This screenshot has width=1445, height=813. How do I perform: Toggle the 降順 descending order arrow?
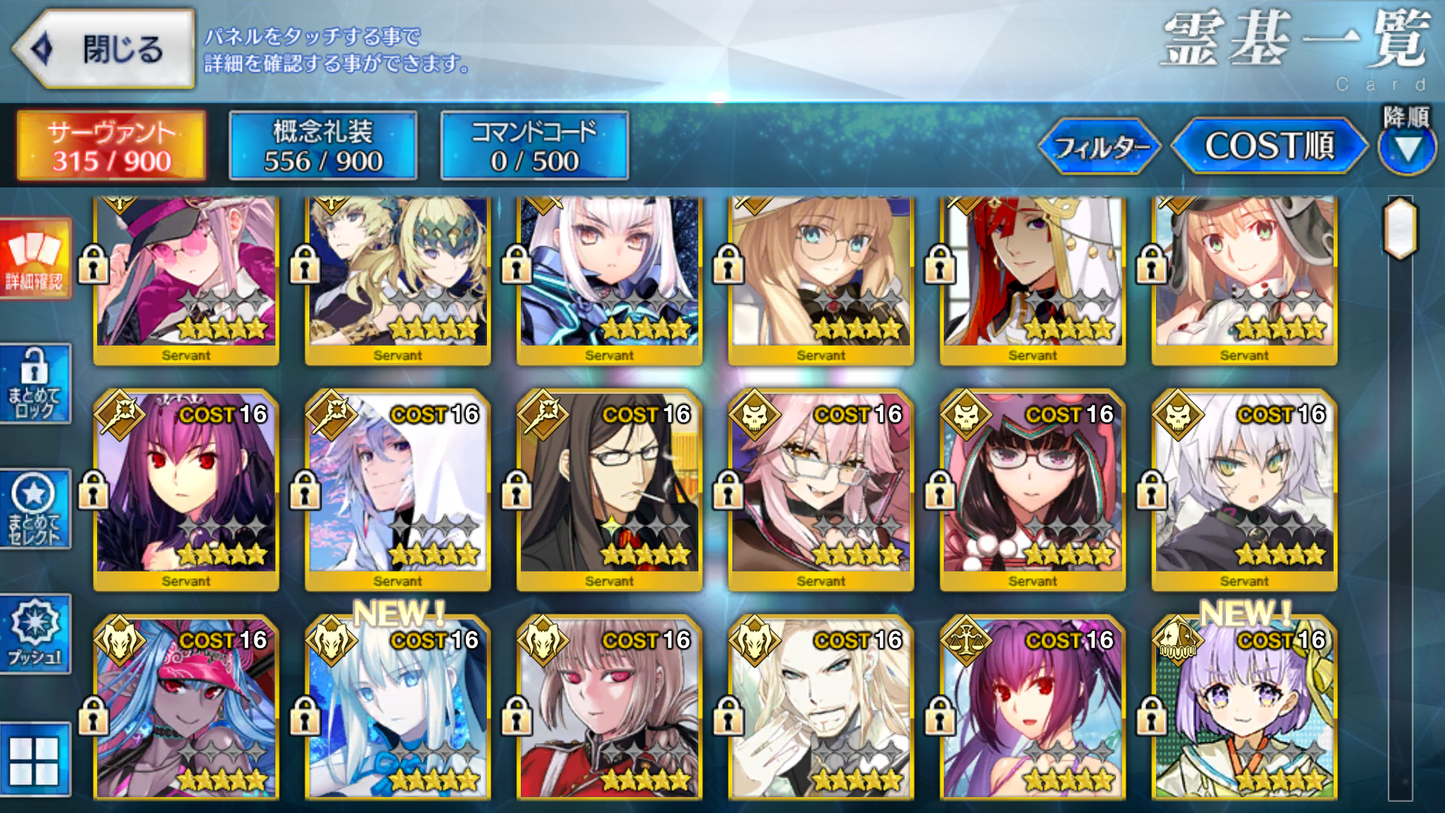tap(1407, 147)
